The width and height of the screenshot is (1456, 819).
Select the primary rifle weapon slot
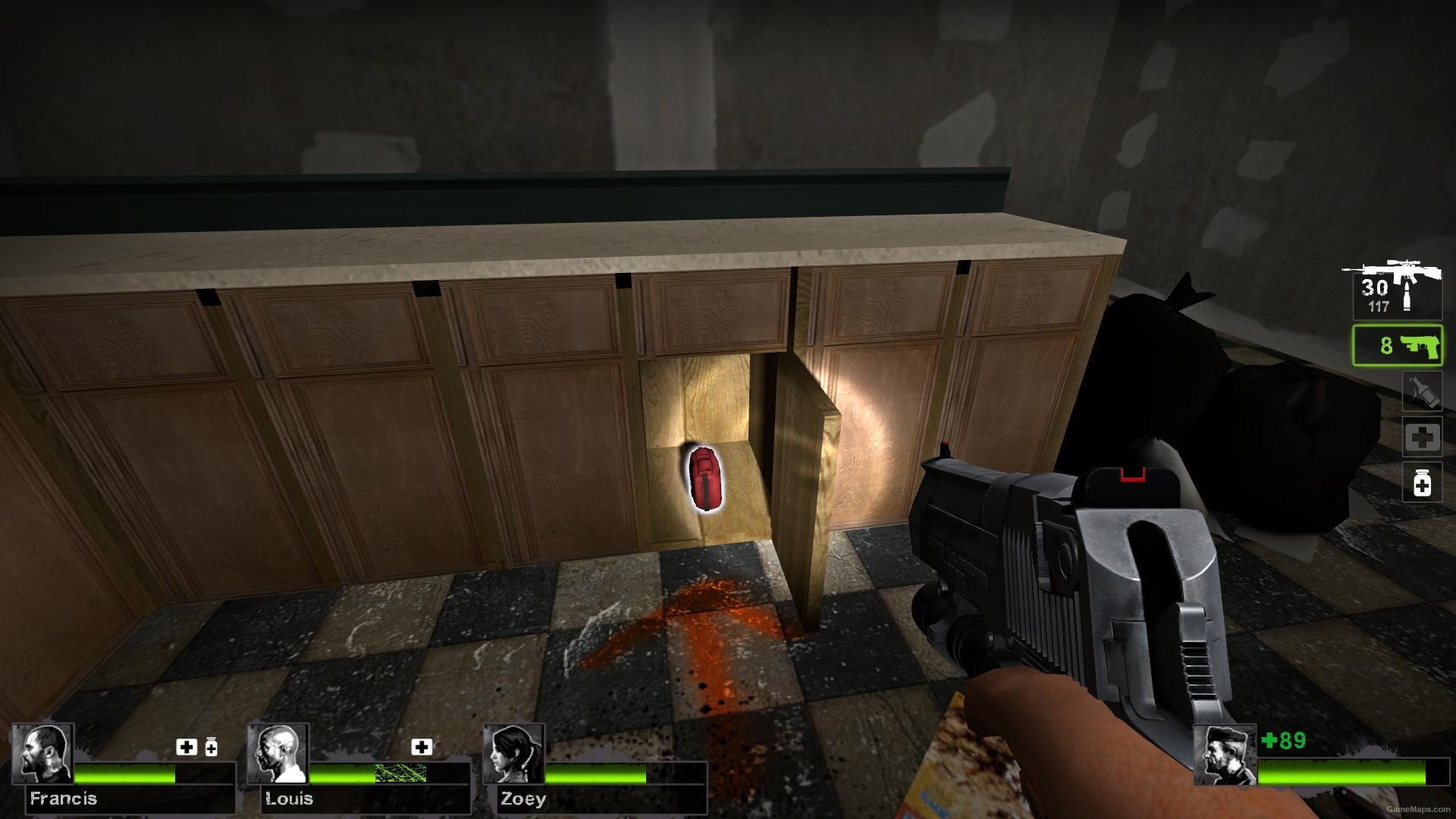1396,290
